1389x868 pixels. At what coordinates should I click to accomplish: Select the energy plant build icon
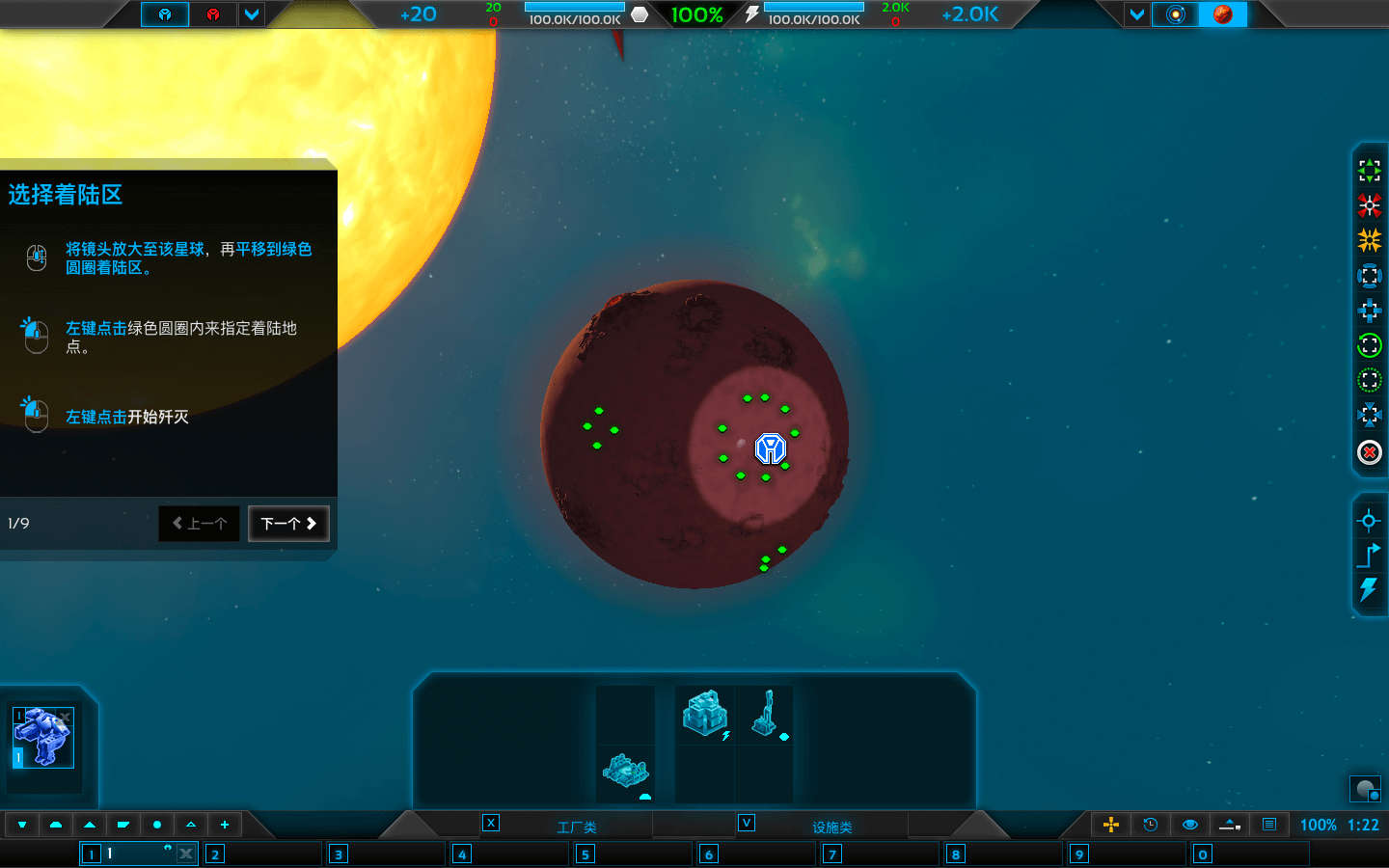704,712
